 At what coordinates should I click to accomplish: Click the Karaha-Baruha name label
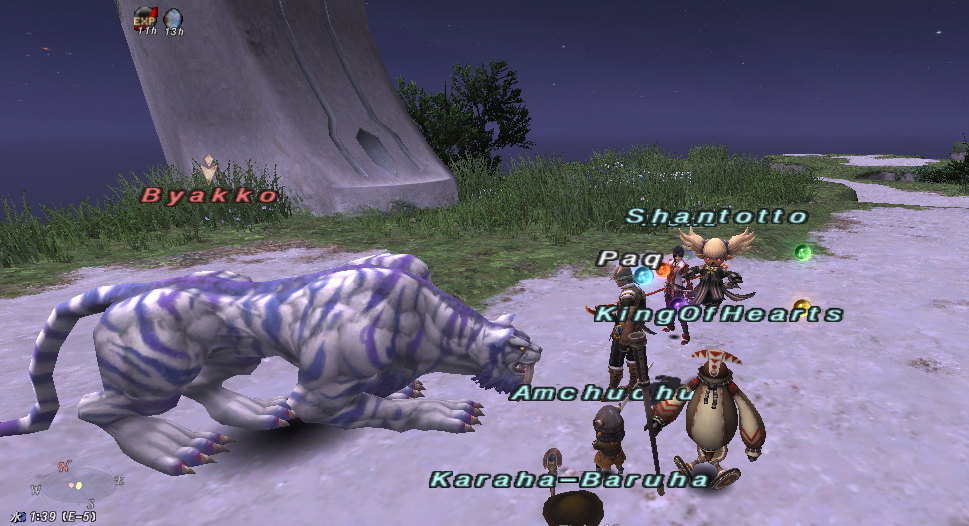point(568,480)
